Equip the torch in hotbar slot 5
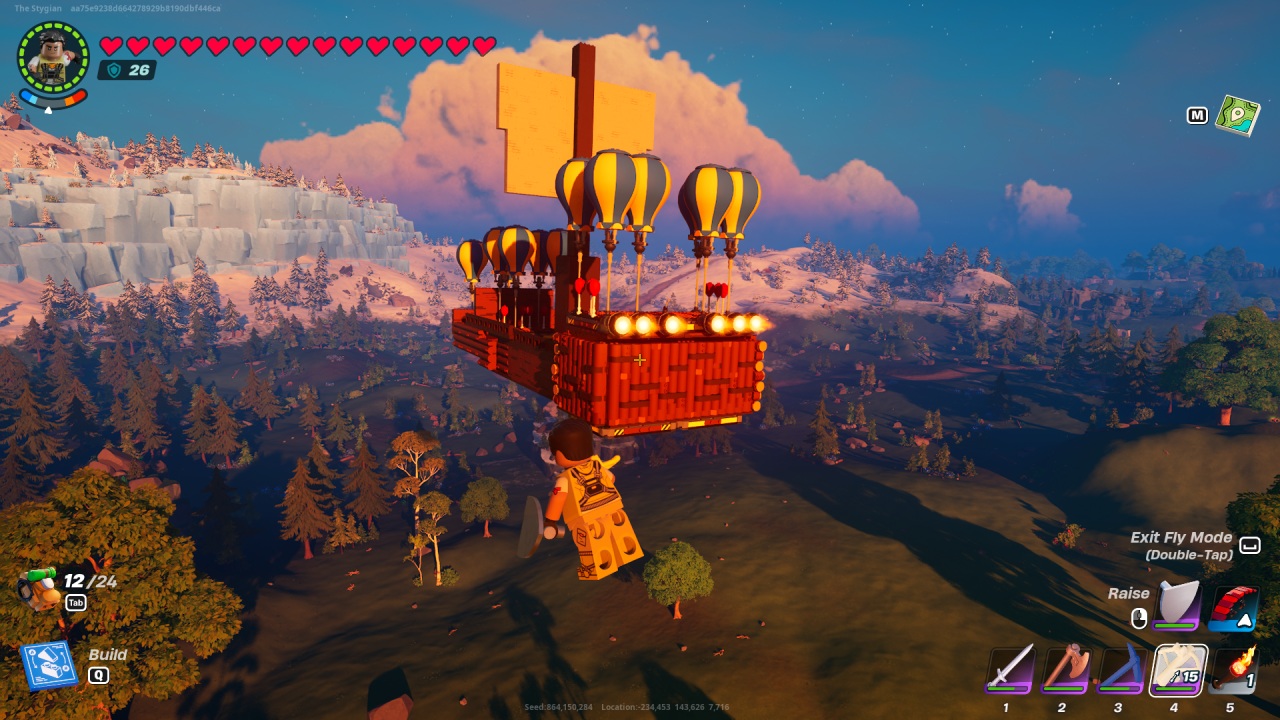 coord(1232,672)
